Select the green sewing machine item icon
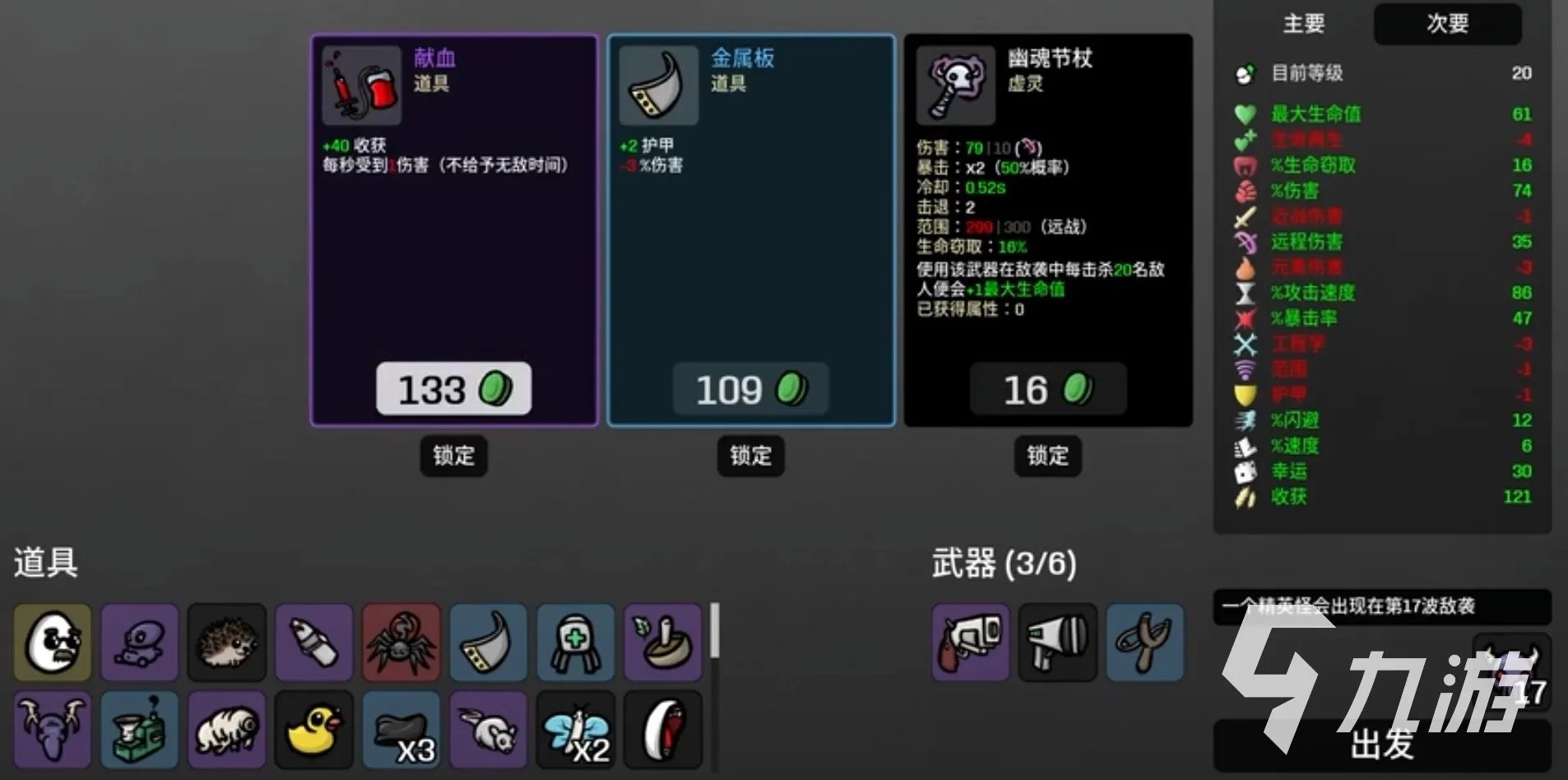Screen dimensions: 1568x780 [x=140, y=729]
